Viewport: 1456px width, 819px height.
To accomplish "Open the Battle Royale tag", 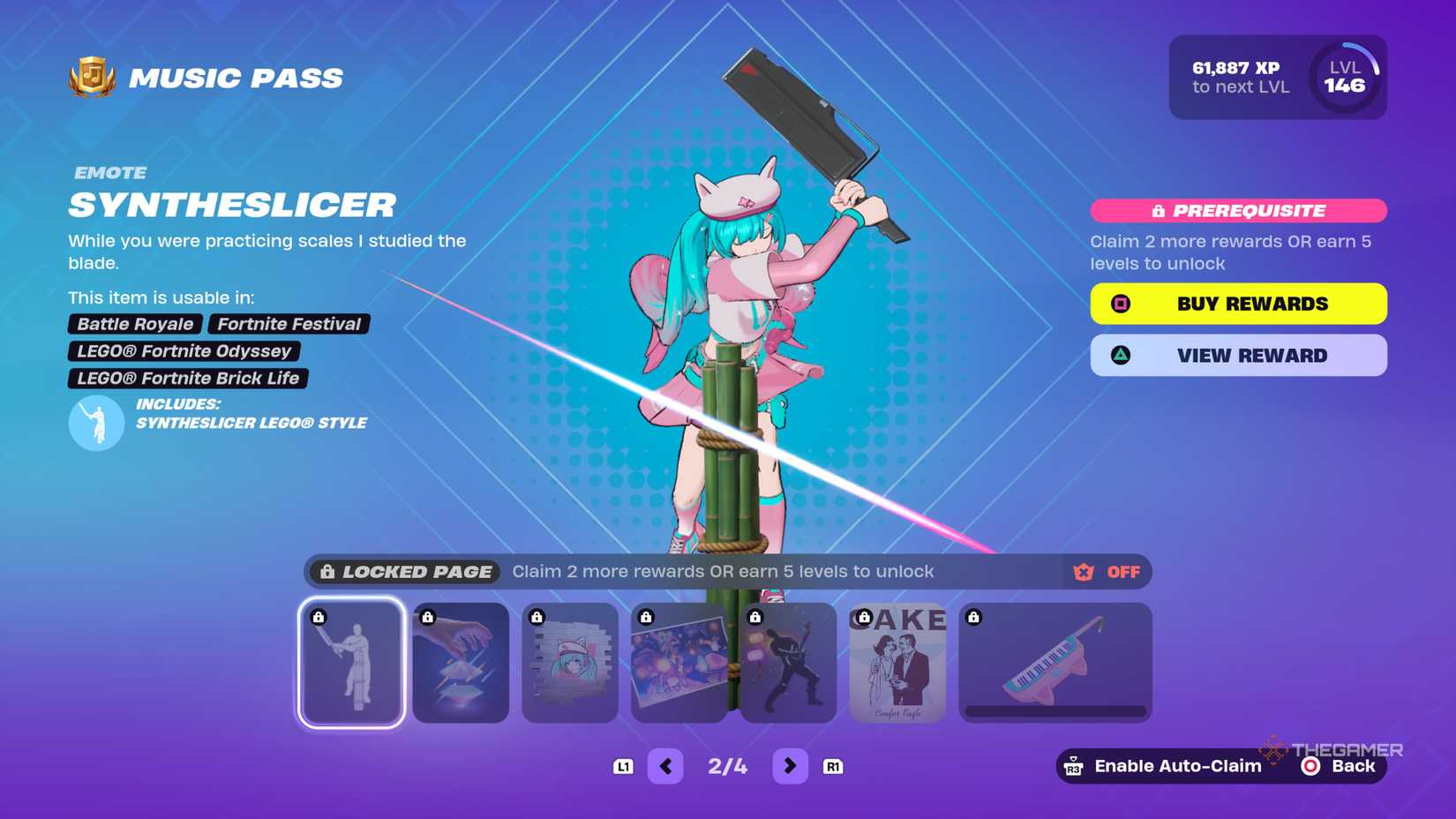I will (134, 324).
